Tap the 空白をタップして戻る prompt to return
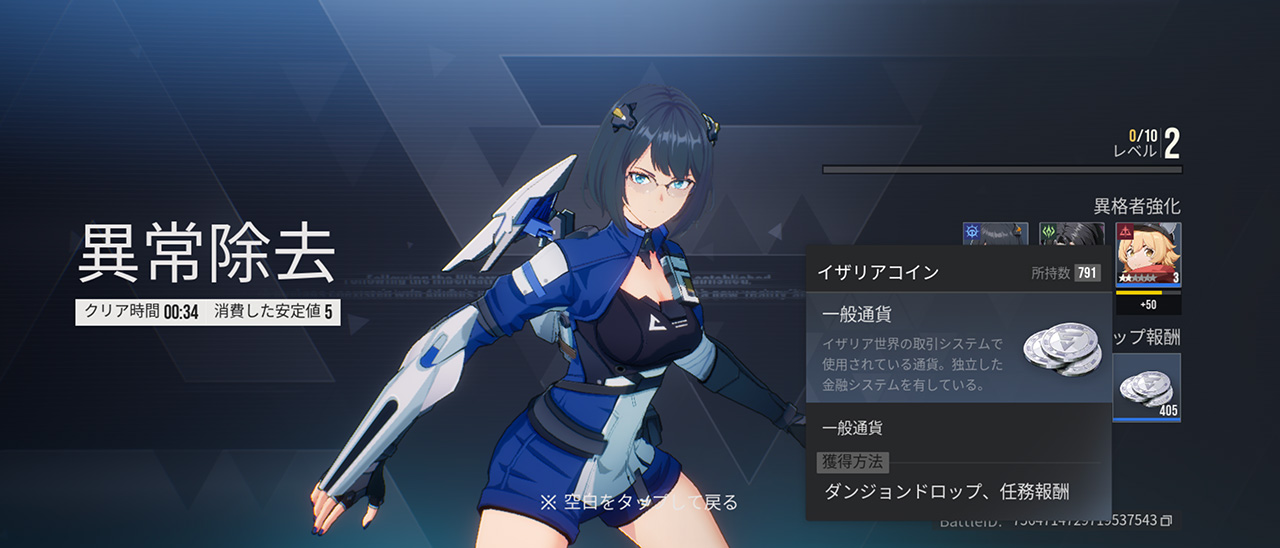The image size is (1280, 548). pos(639,502)
